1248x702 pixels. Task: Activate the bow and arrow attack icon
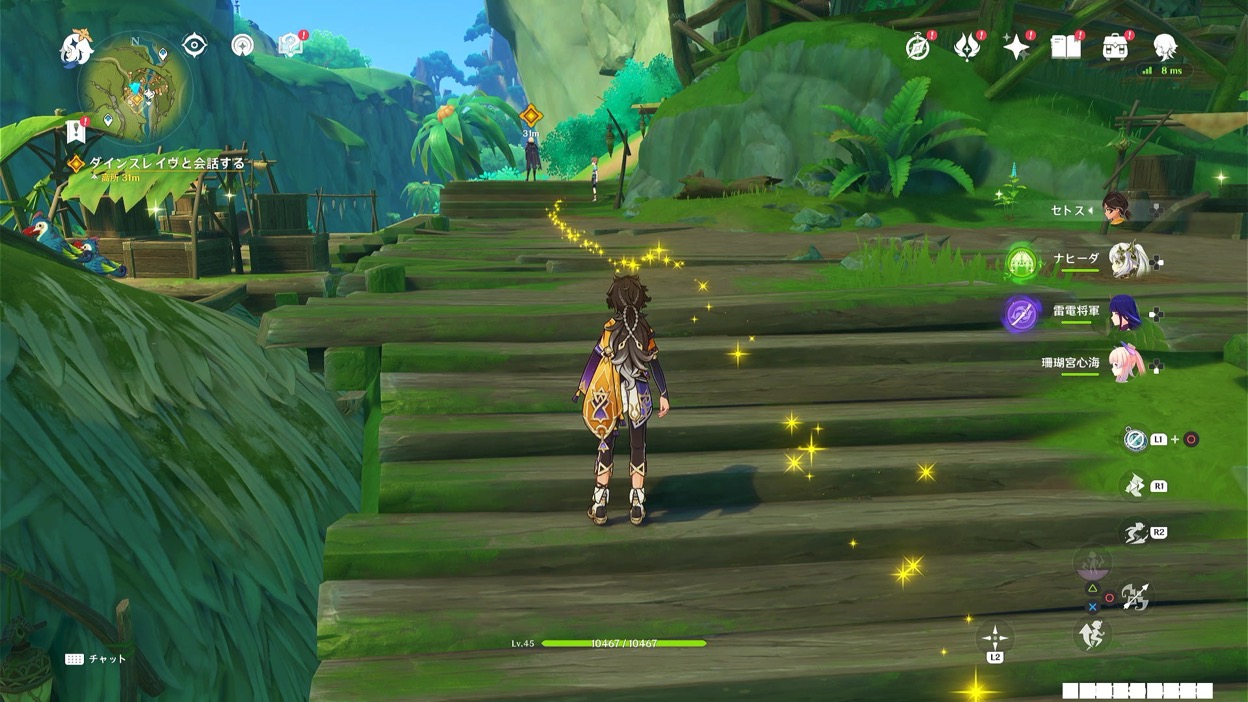(1135, 597)
